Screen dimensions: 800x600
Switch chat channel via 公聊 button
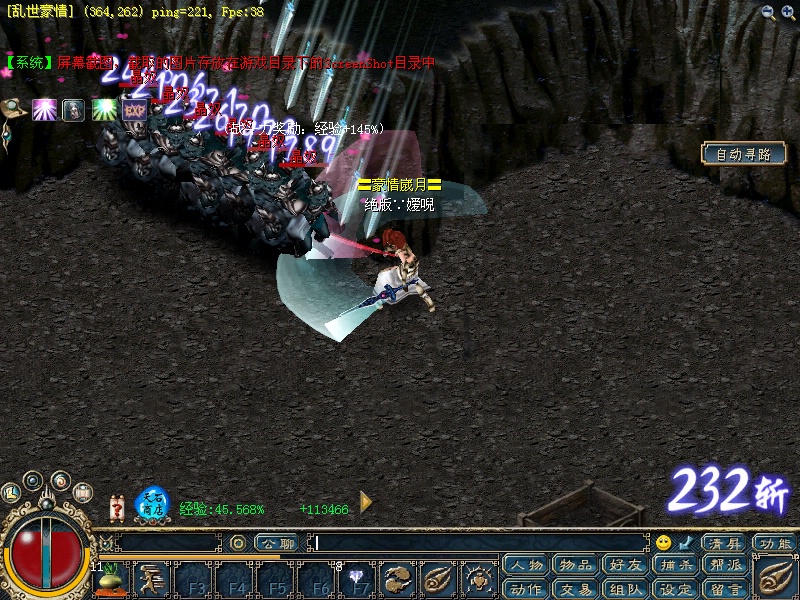click(x=274, y=543)
